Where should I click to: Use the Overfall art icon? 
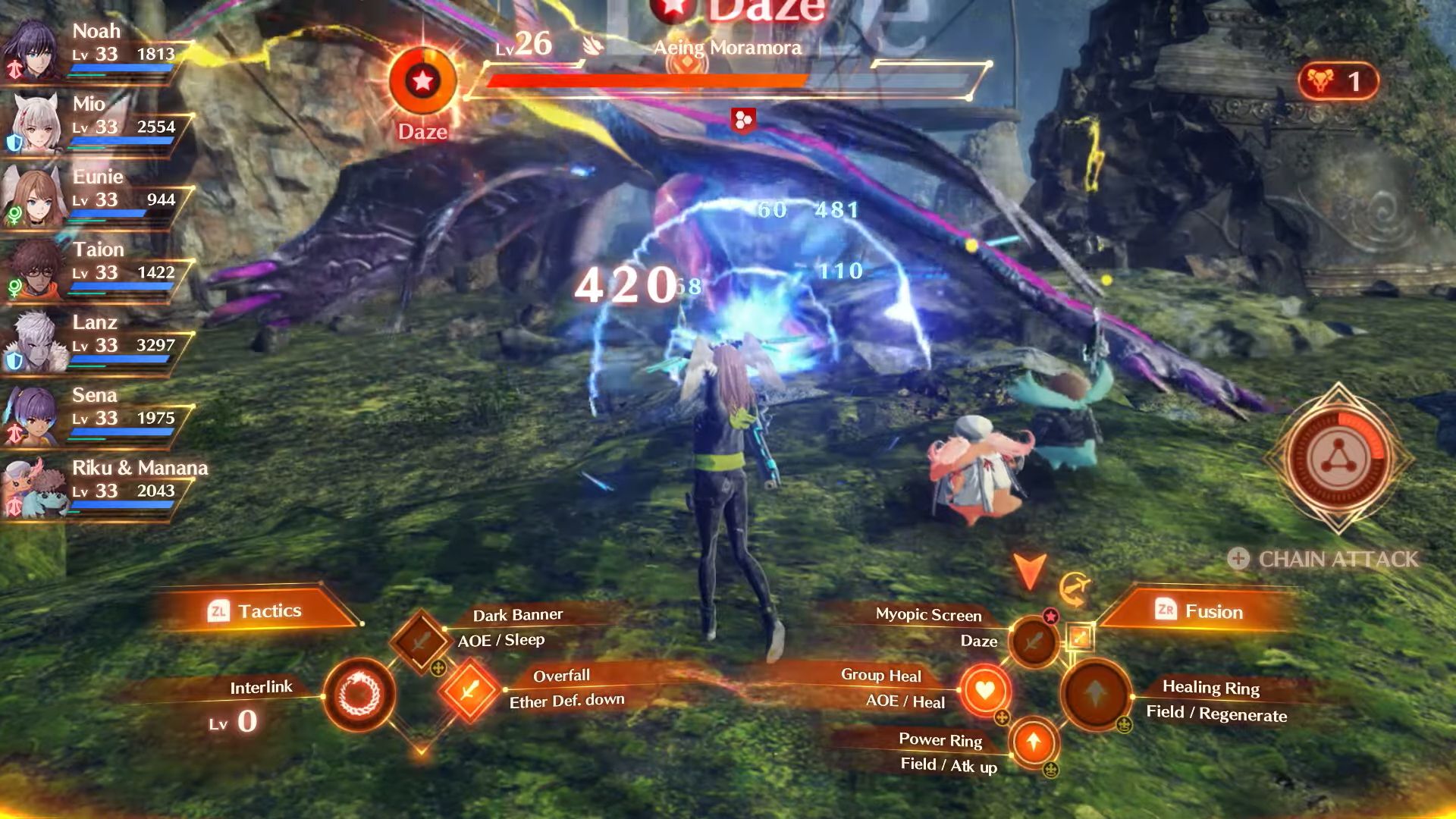469,690
